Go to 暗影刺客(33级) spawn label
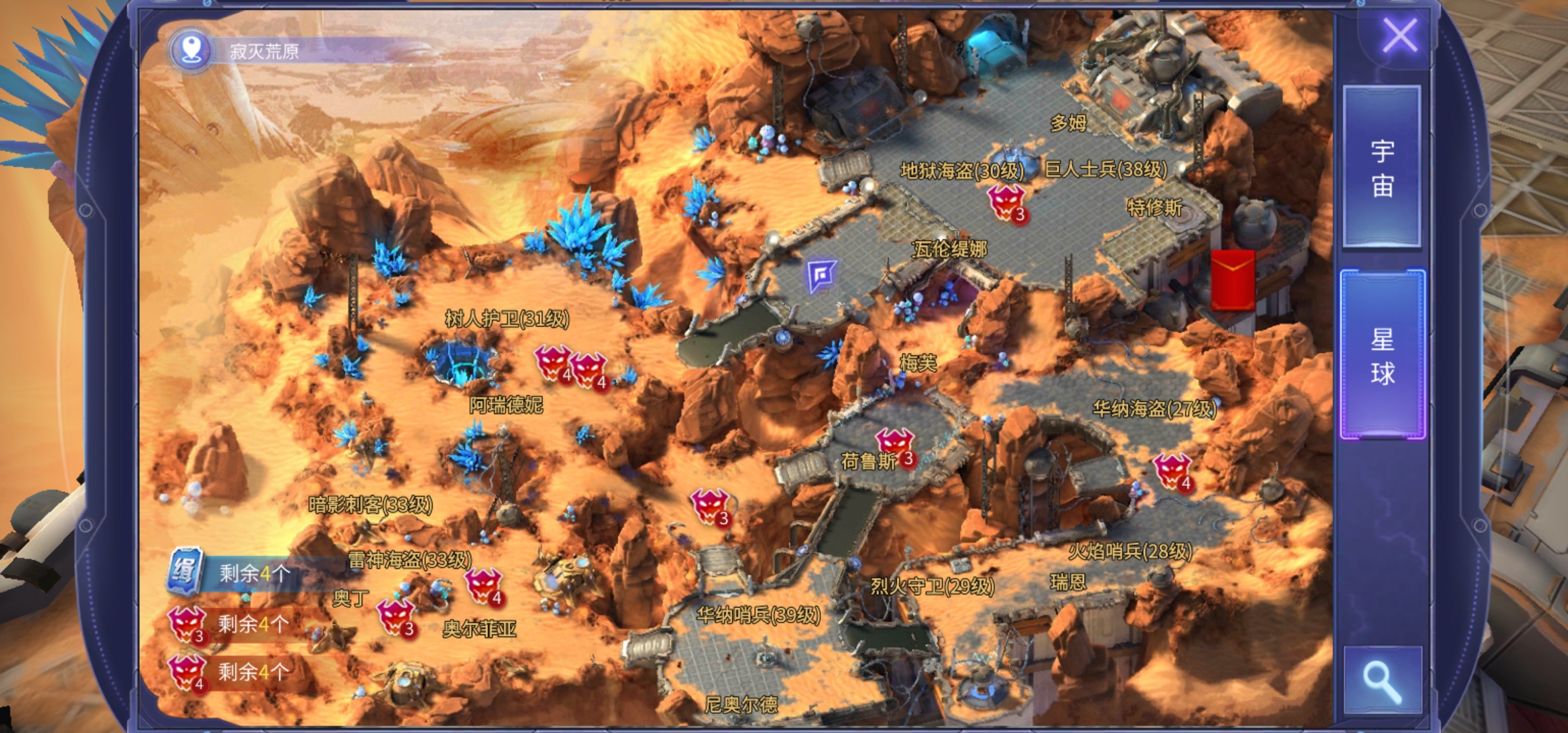The height and width of the screenshot is (733, 1568). click(x=370, y=504)
